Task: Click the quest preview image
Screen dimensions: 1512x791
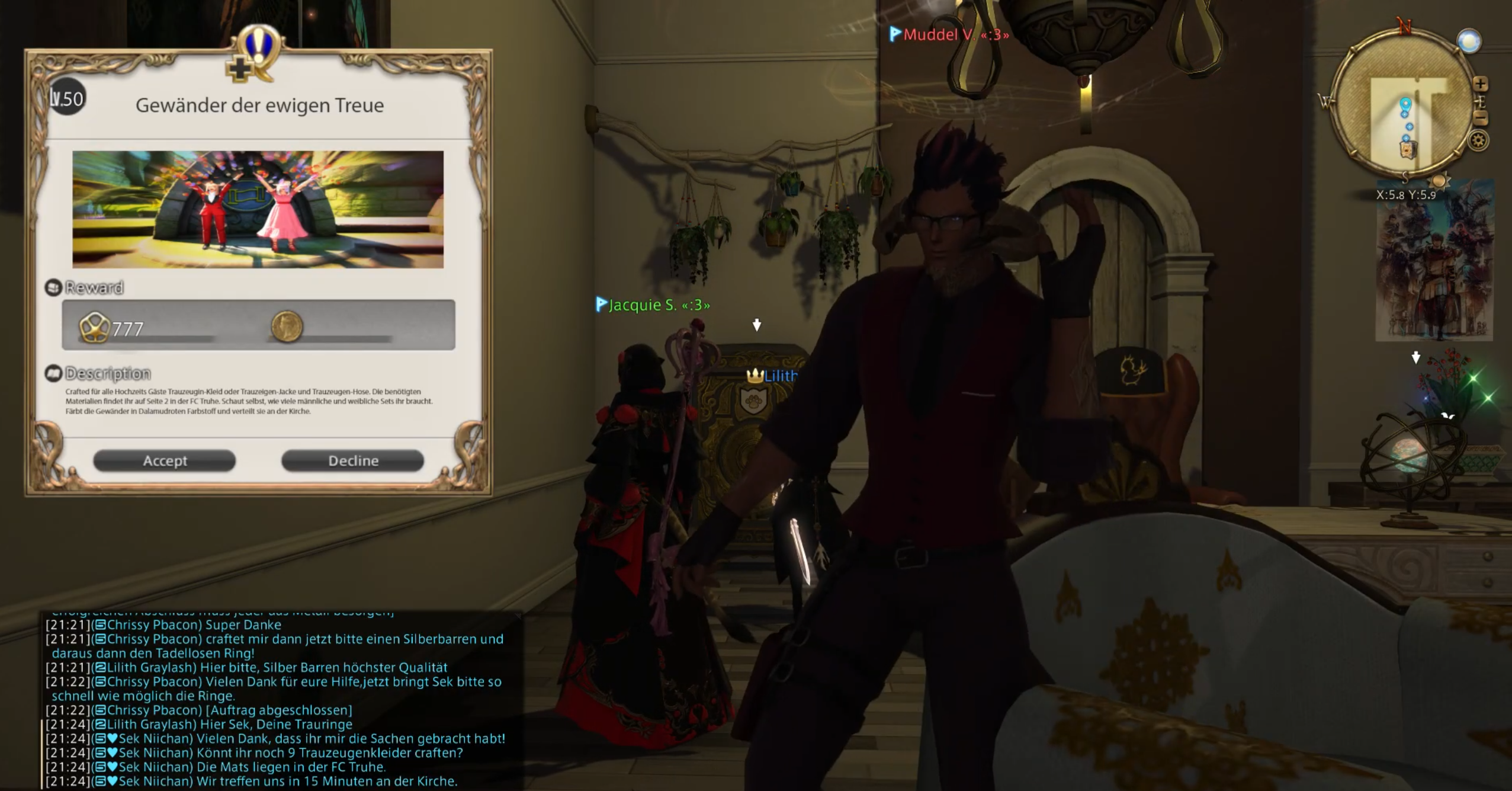Action: click(258, 209)
